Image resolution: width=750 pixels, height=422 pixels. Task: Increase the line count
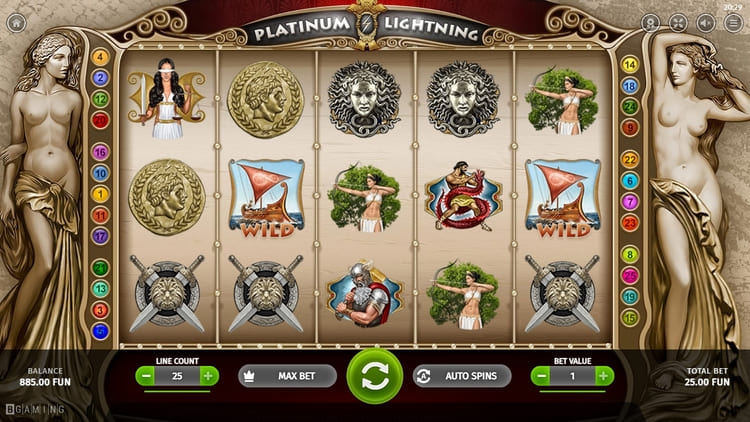pyautogui.click(x=208, y=376)
